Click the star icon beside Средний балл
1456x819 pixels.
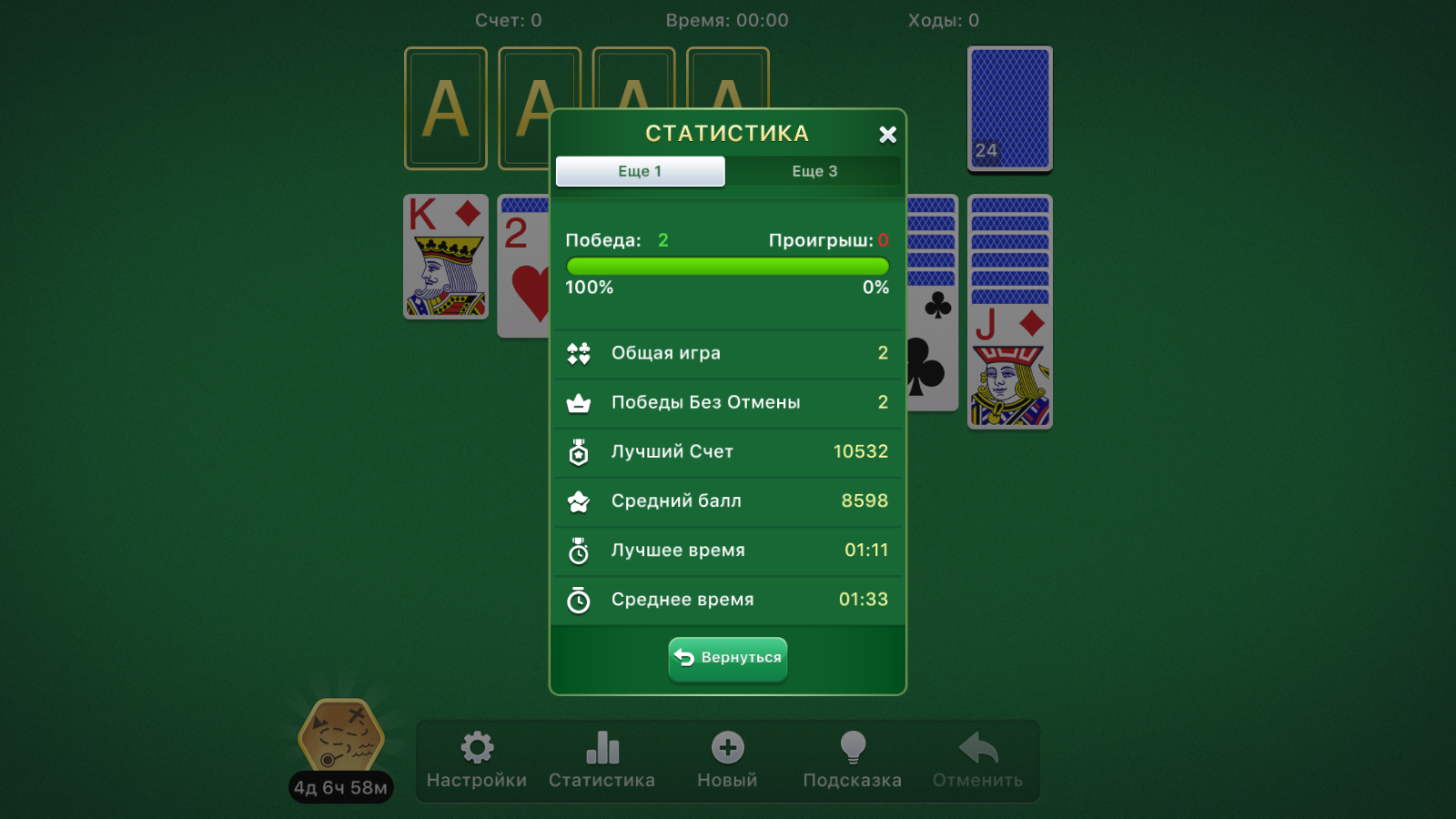click(580, 500)
